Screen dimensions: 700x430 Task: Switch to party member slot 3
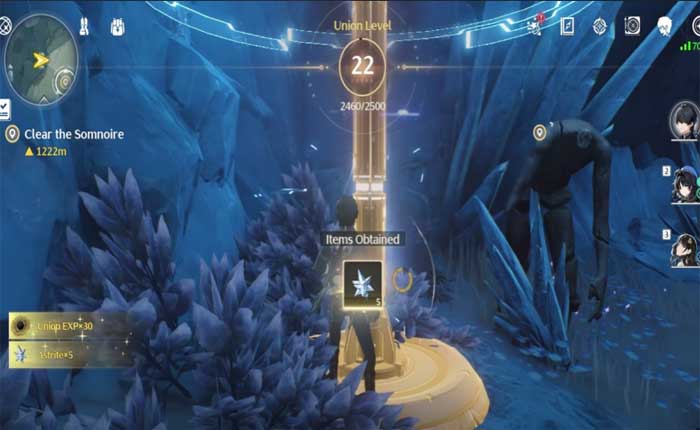[x=684, y=249]
